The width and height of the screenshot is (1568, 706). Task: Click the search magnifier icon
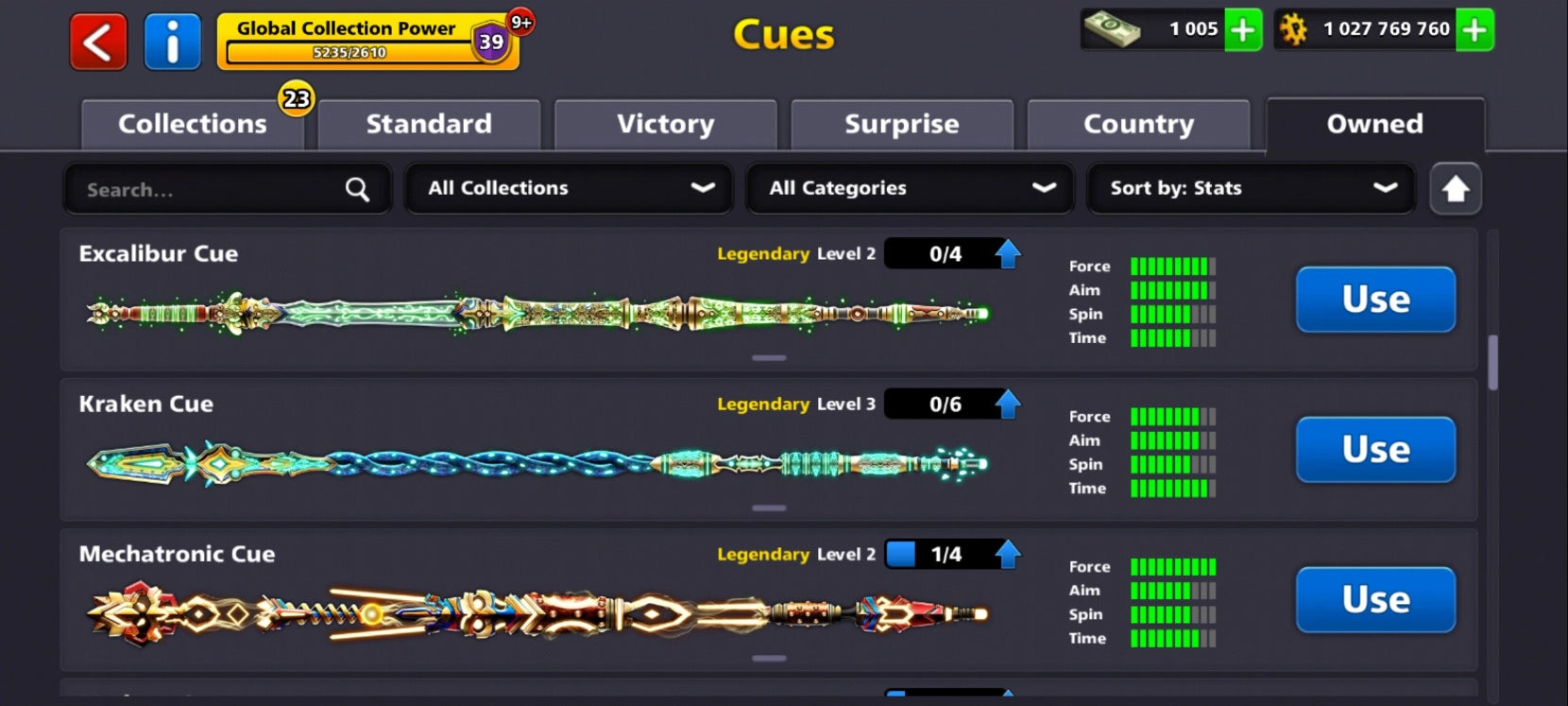coord(357,189)
